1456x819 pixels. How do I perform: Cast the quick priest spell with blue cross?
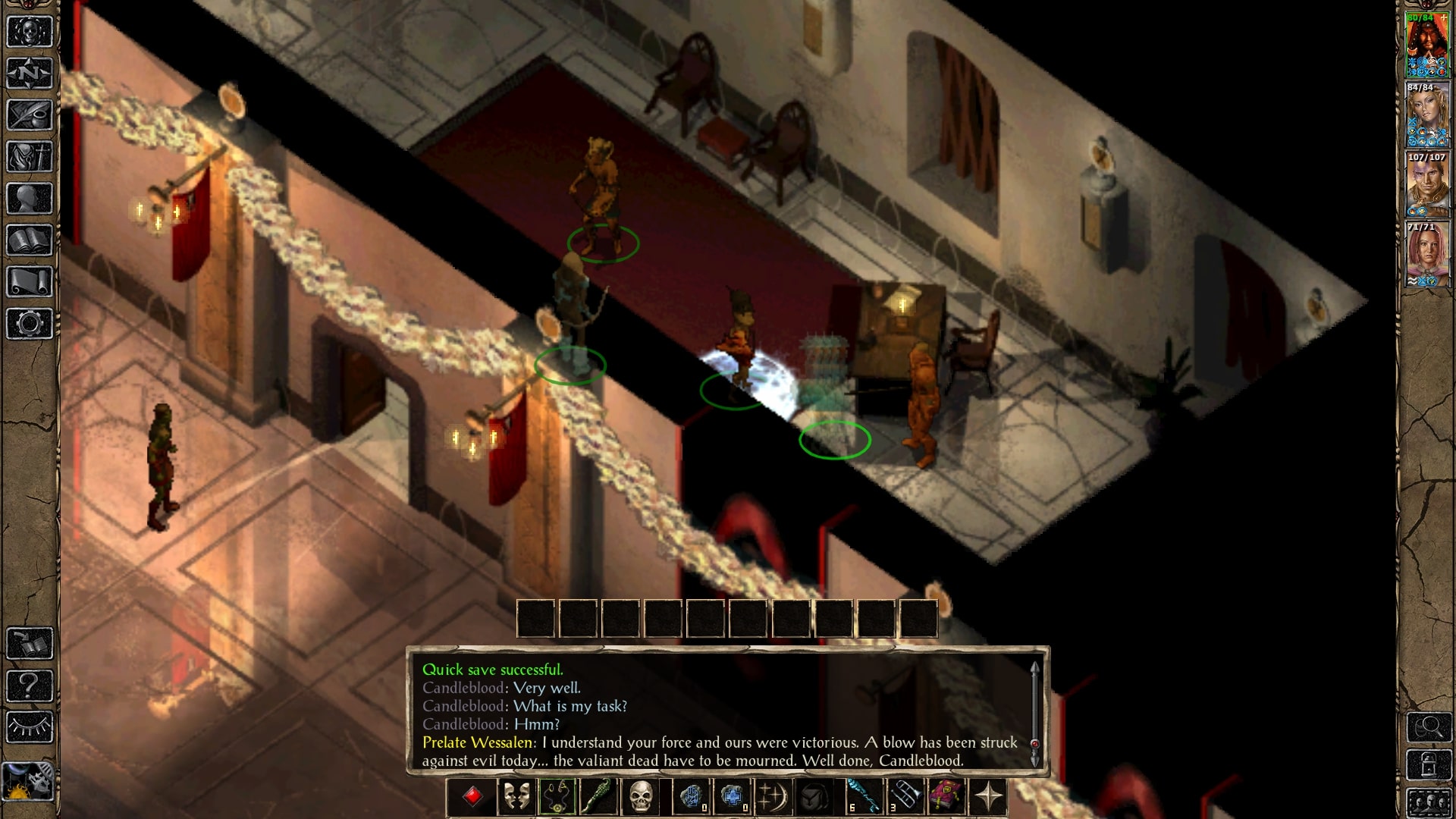732,795
